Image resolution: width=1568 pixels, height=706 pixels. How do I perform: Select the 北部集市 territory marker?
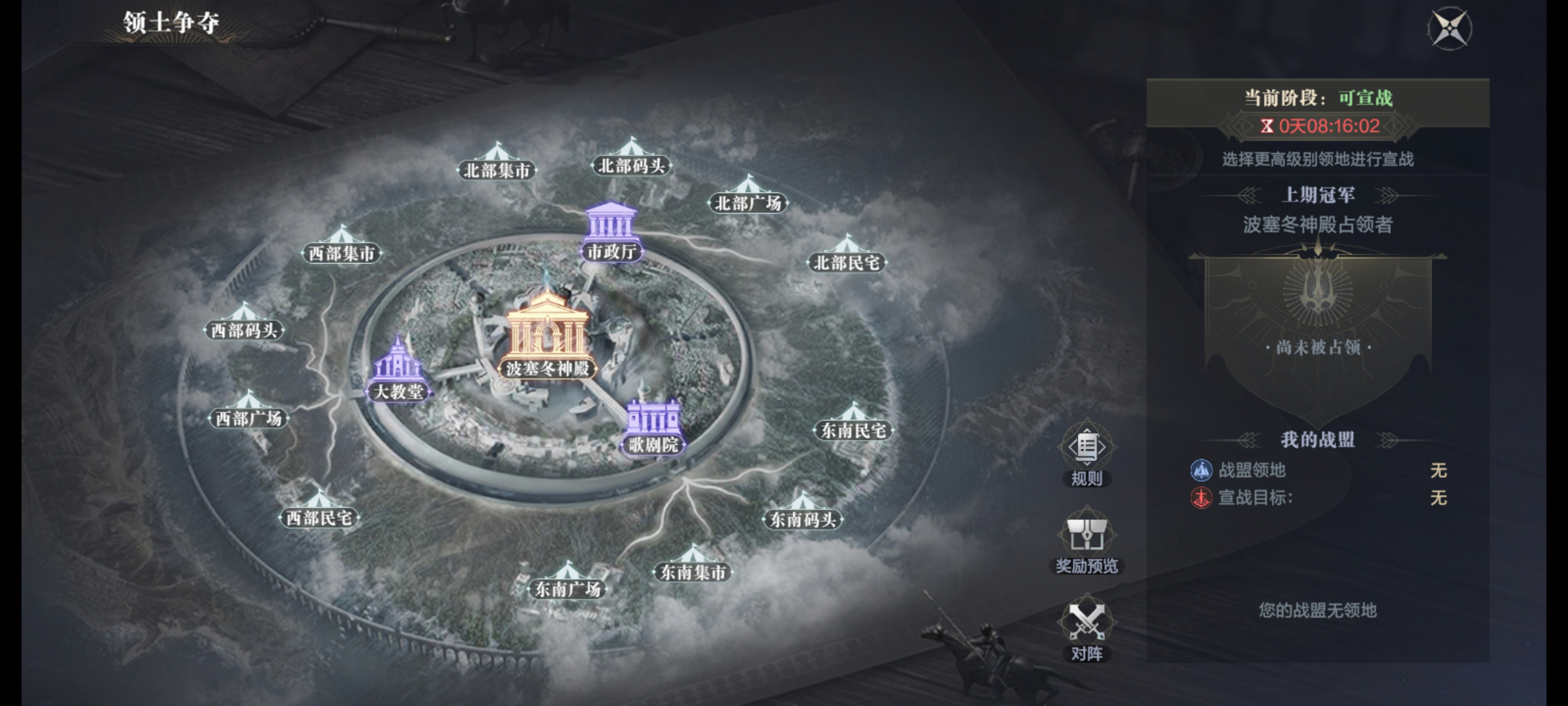pos(497,163)
